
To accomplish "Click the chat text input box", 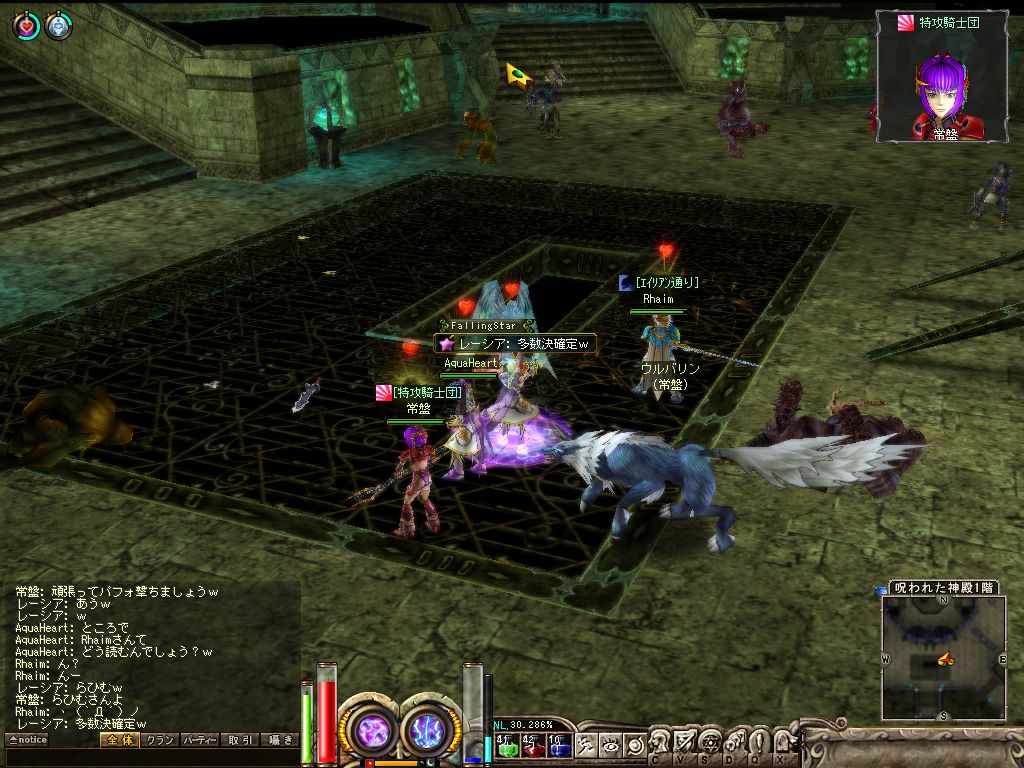I will coord(150,757).
